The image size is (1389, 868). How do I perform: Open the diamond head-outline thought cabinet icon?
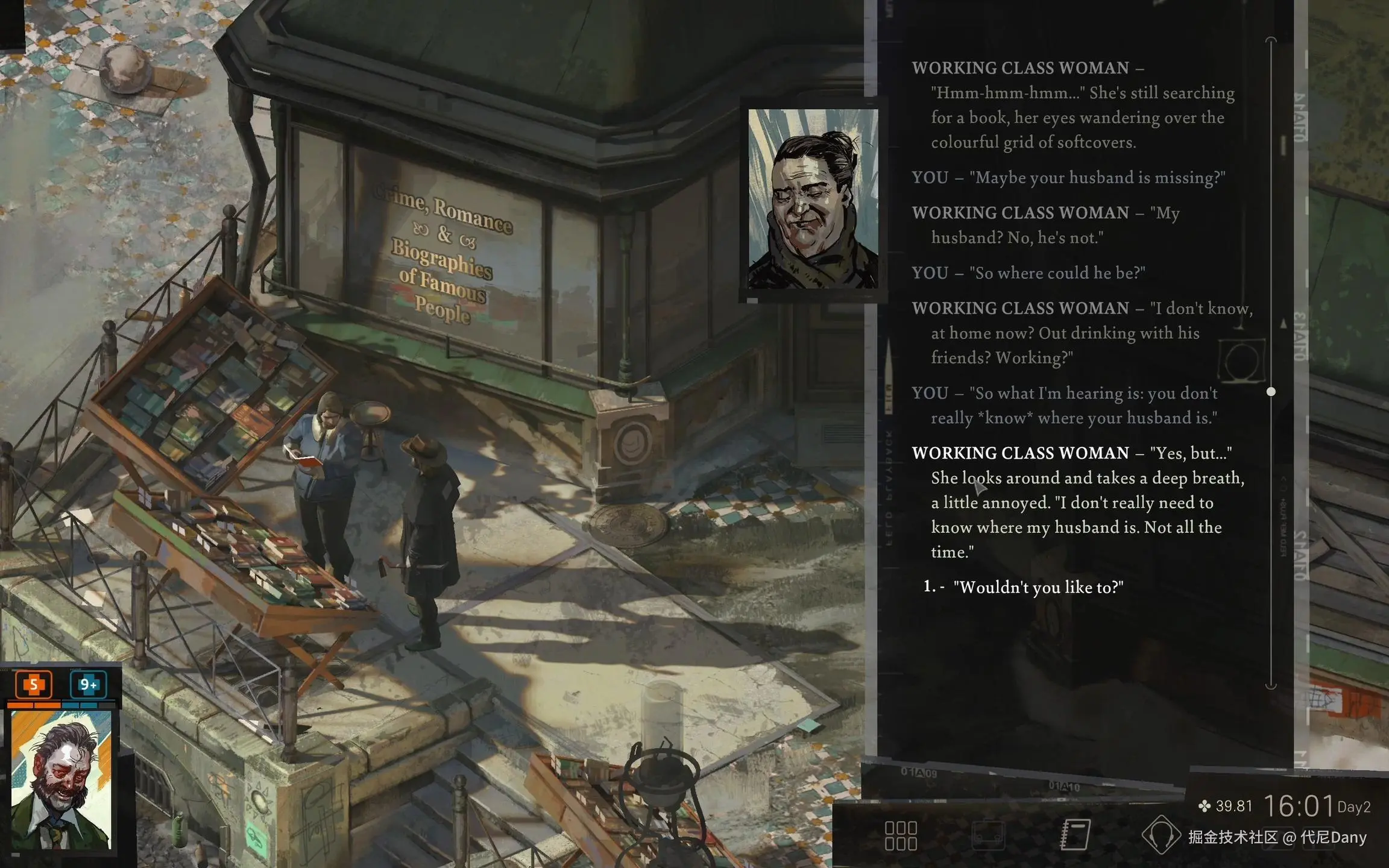click(x=1161, y=835)
